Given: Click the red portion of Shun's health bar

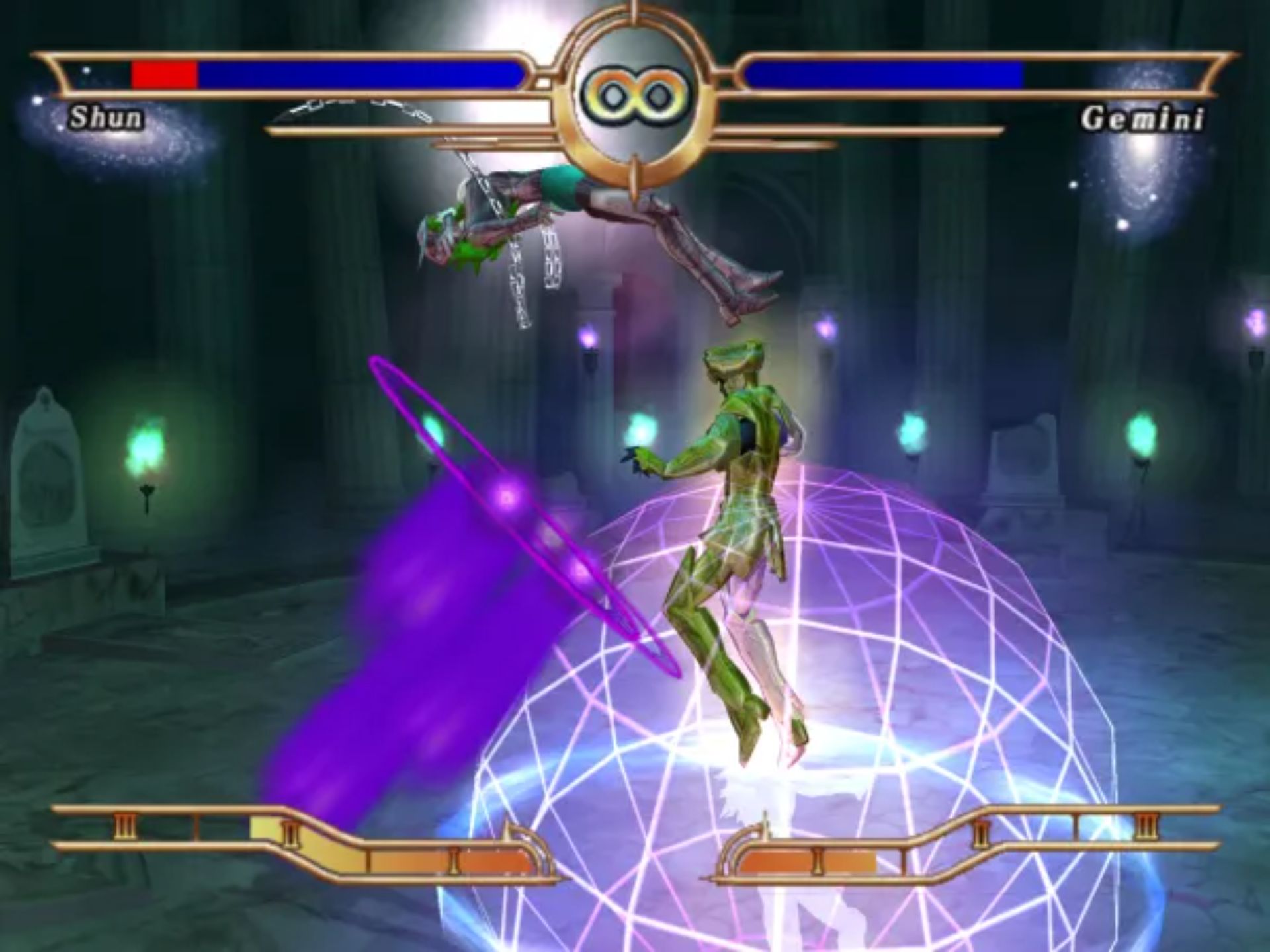Looking at the screenshot, I should [x=162, y=74].
